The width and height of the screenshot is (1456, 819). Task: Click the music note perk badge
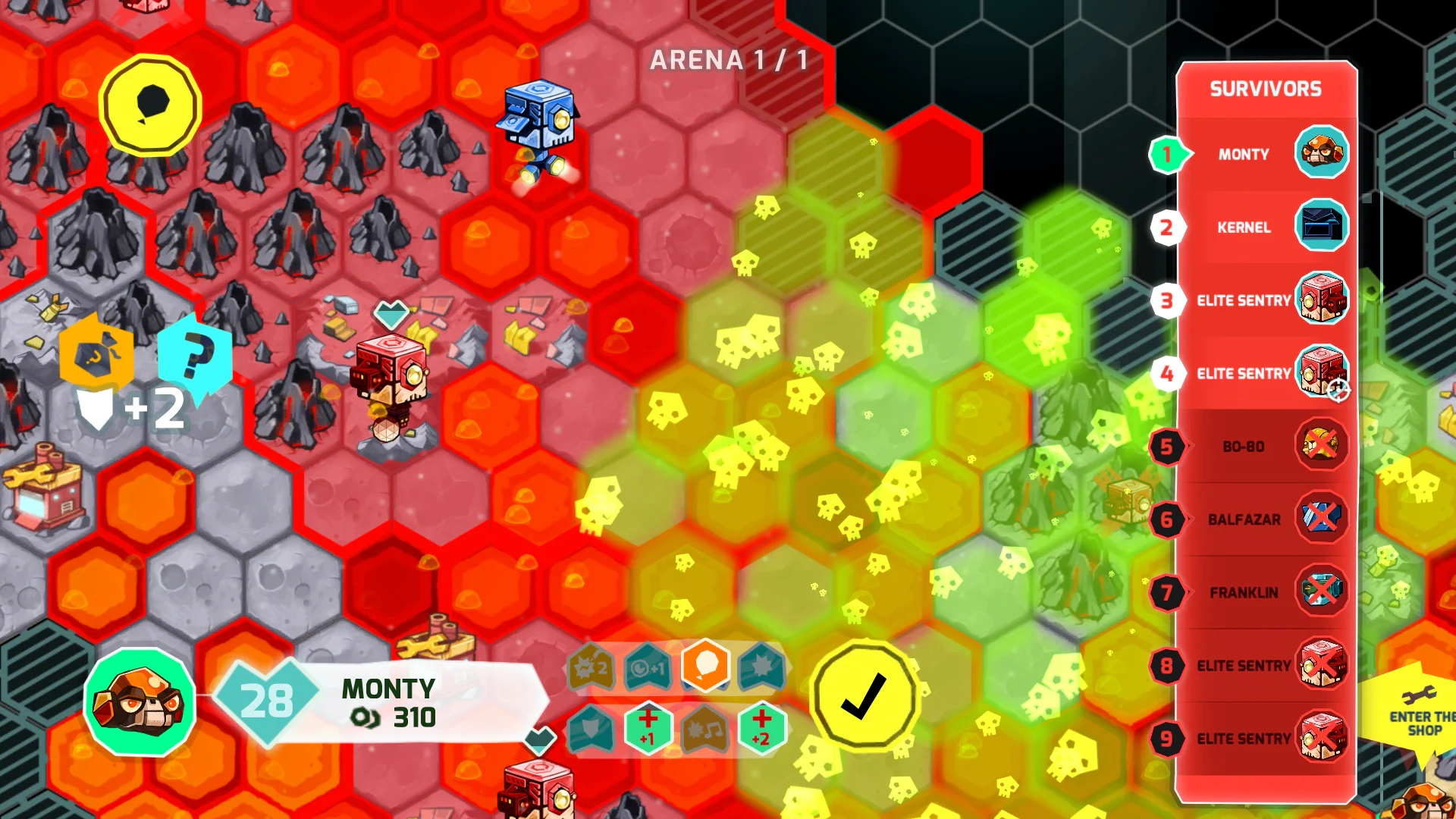point(704,731)
